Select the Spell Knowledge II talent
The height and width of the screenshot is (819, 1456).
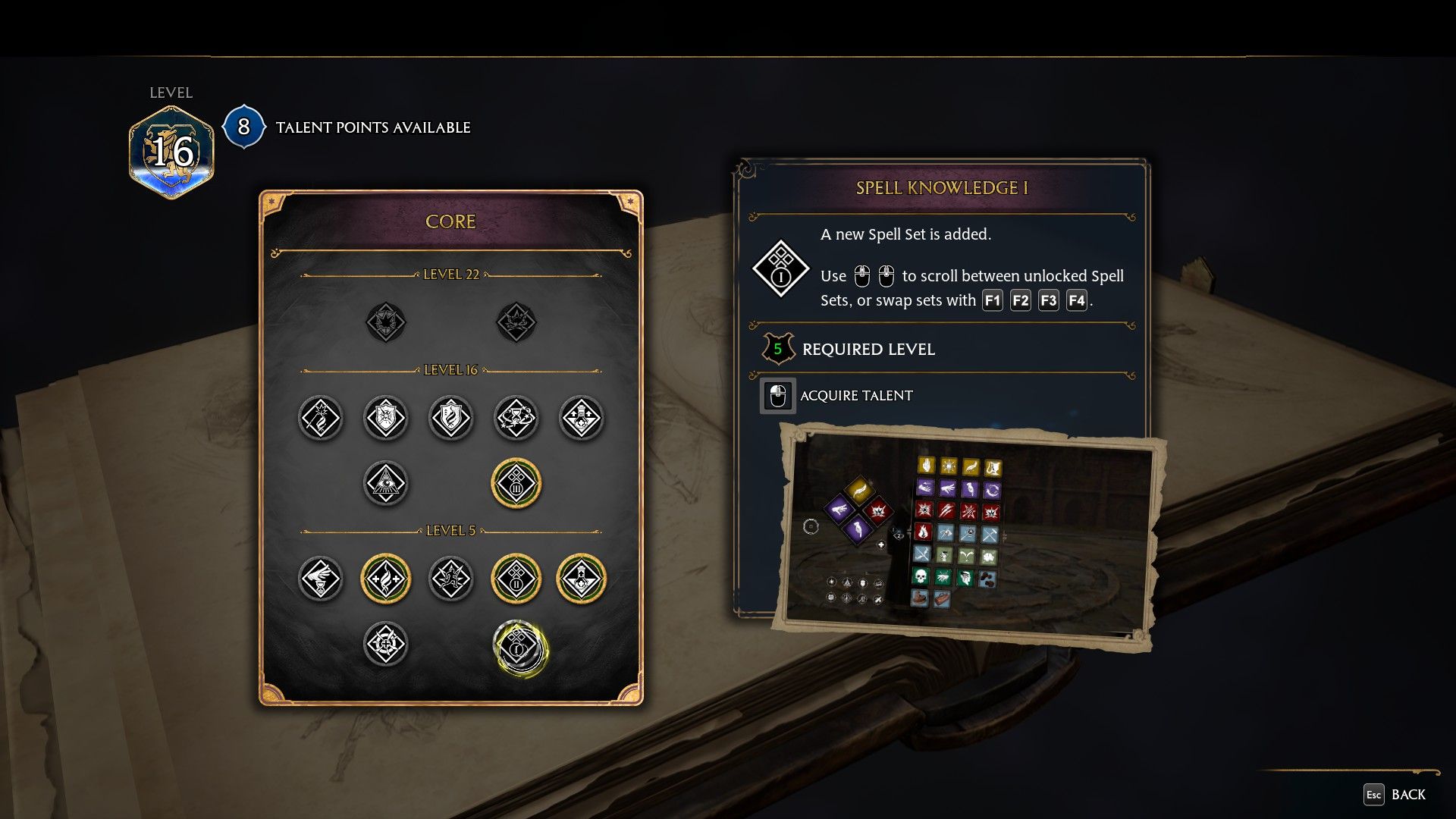pyautogui.click(x=516, y=579)
